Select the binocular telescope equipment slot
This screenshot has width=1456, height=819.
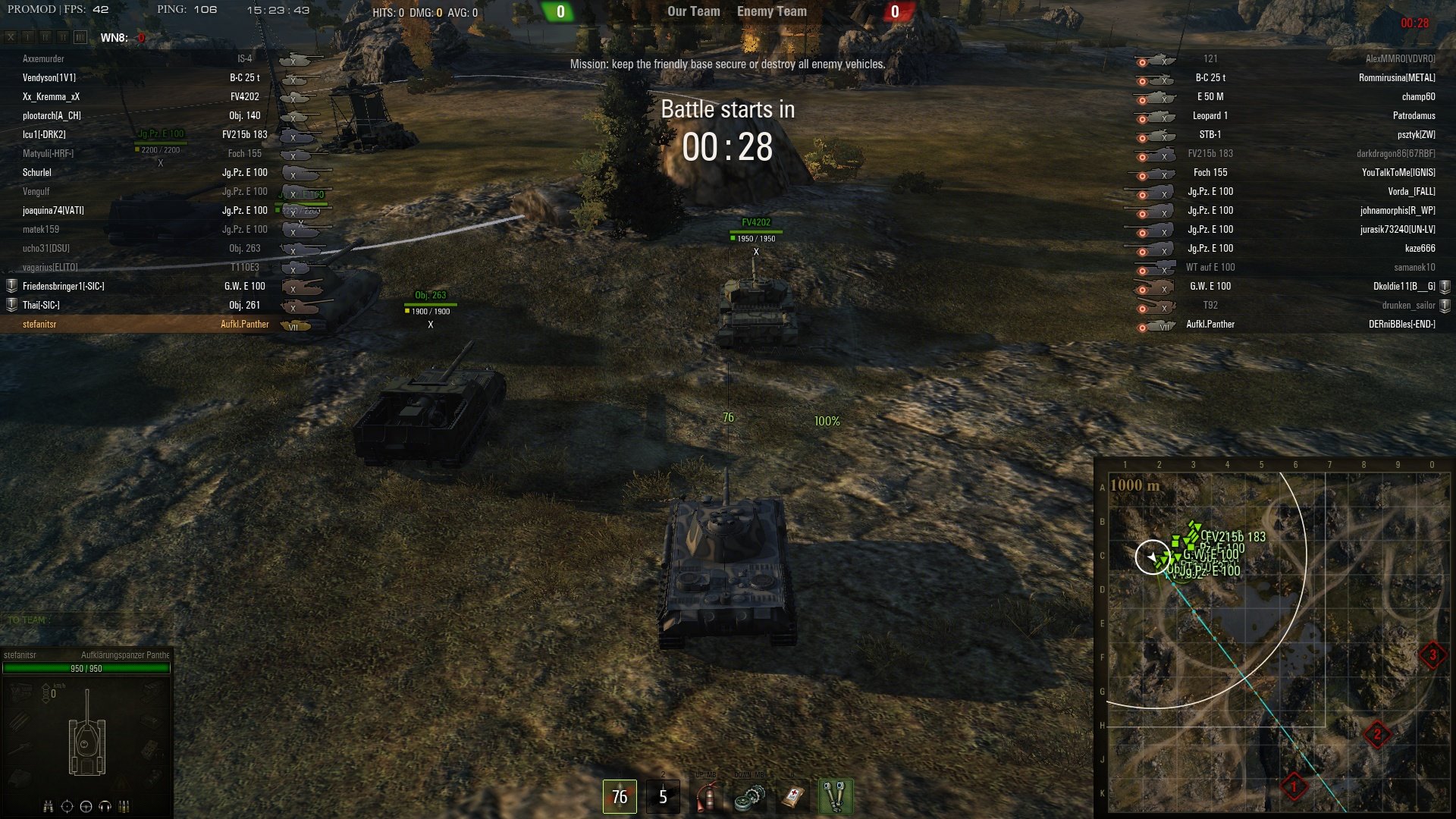coord(836,796)
